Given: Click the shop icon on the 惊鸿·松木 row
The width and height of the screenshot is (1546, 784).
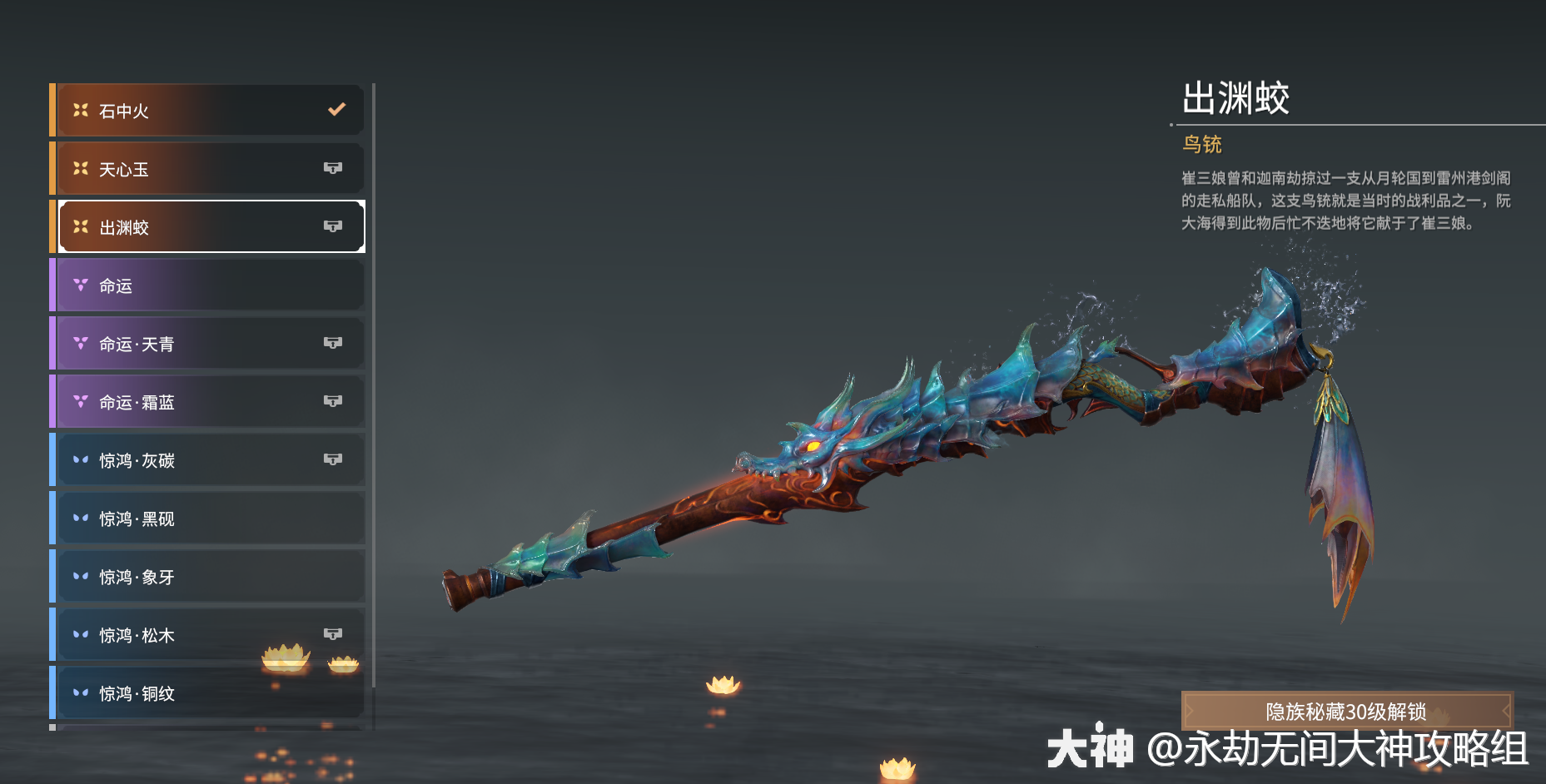Looking at the screenshot, I should (x=334, y=634).
